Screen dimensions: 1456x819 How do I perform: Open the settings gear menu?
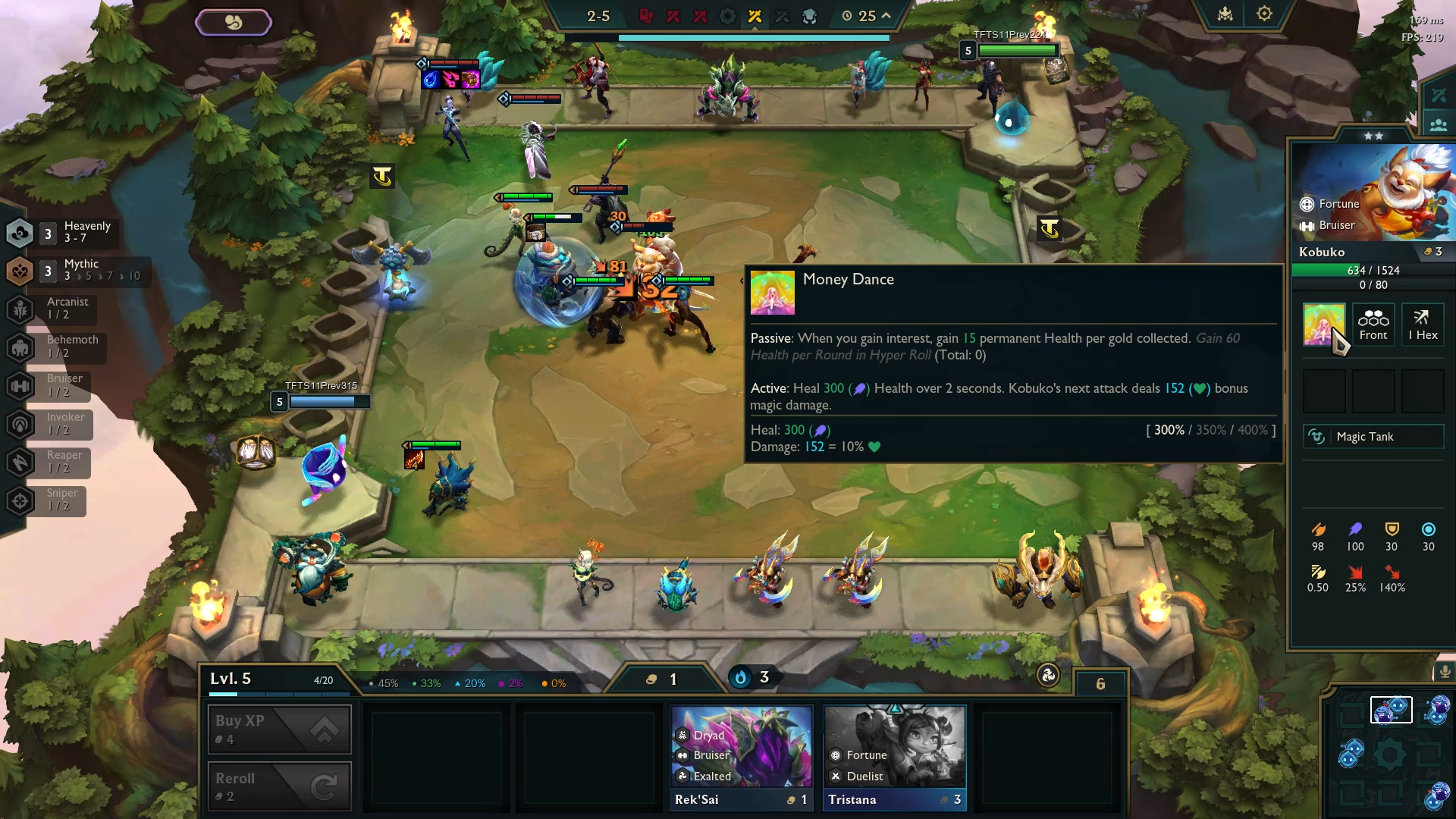[1264, 13]
